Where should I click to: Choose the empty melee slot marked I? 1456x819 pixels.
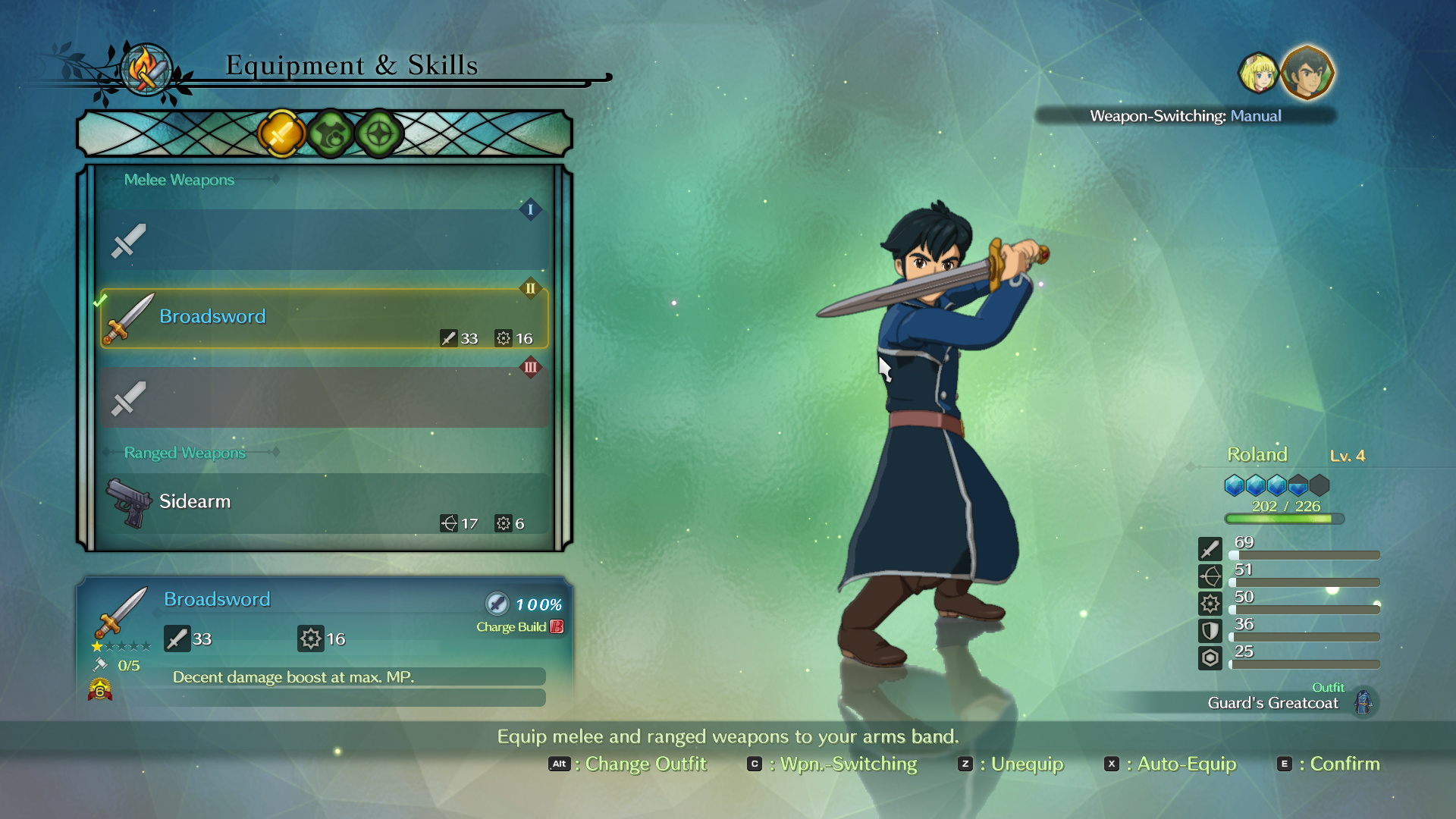pyautogui.click(x=324, y=240)
